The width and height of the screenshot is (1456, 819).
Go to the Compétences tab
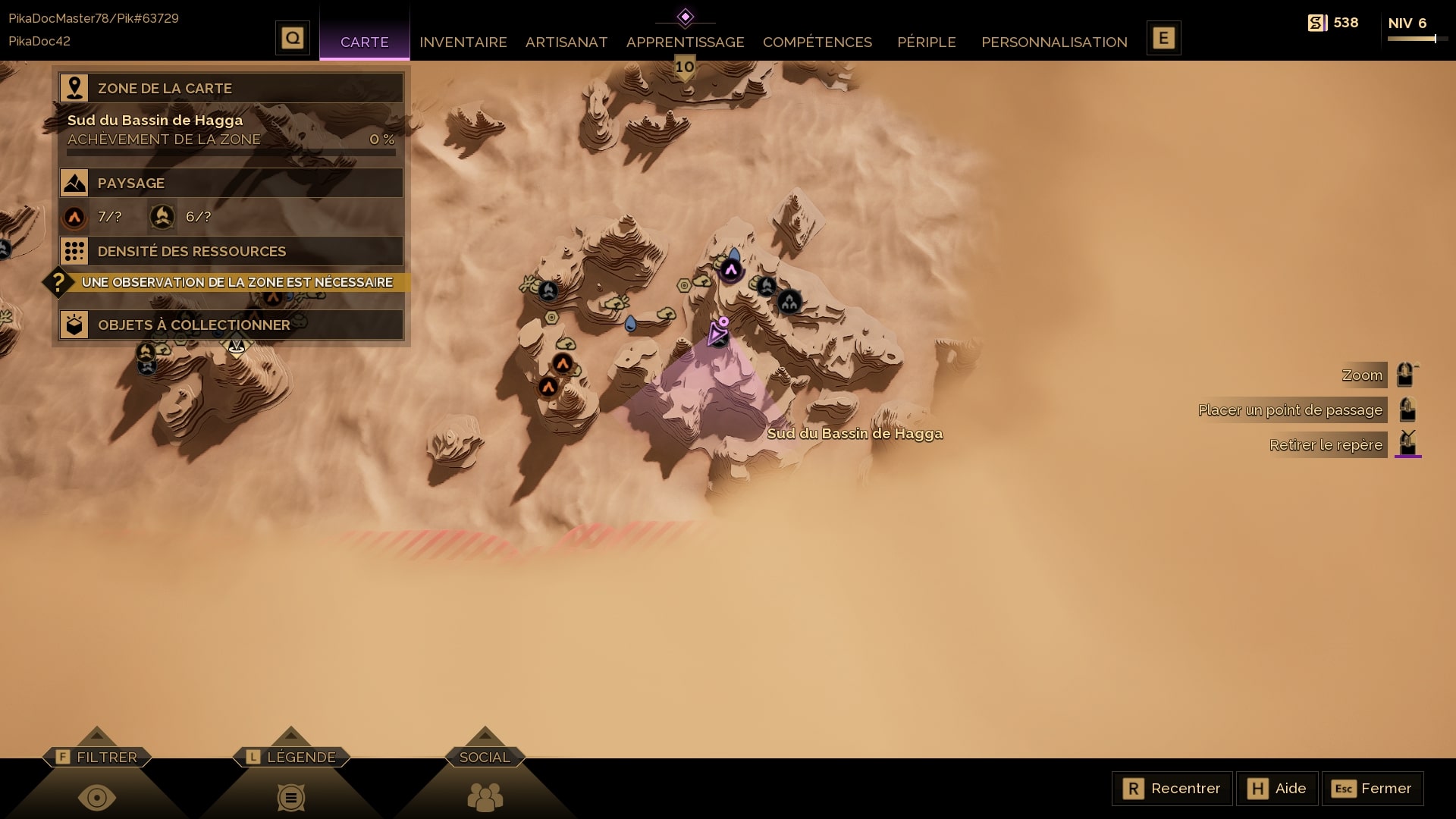[x=817, y=42]
